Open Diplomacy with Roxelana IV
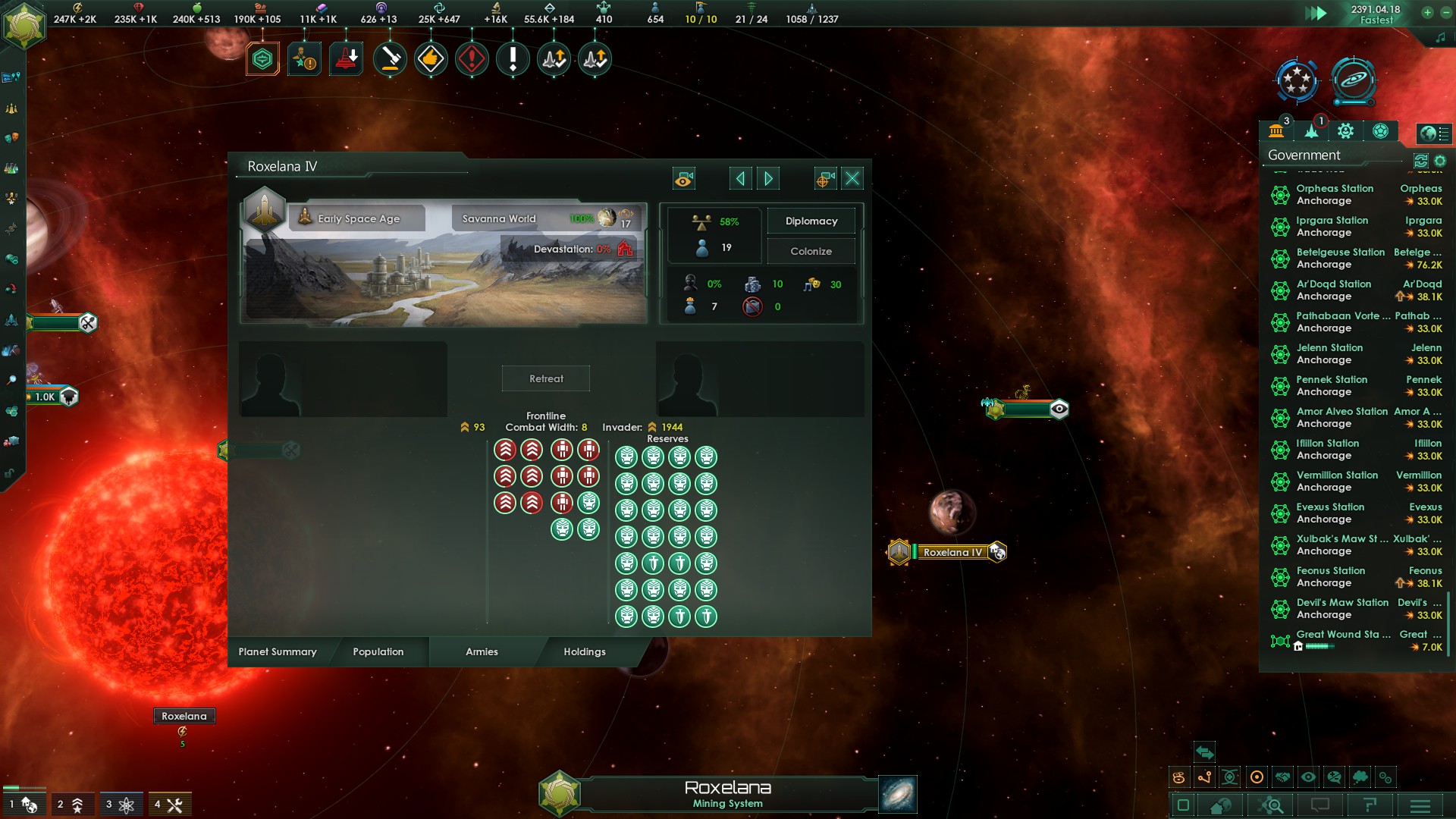 [811, 221]
